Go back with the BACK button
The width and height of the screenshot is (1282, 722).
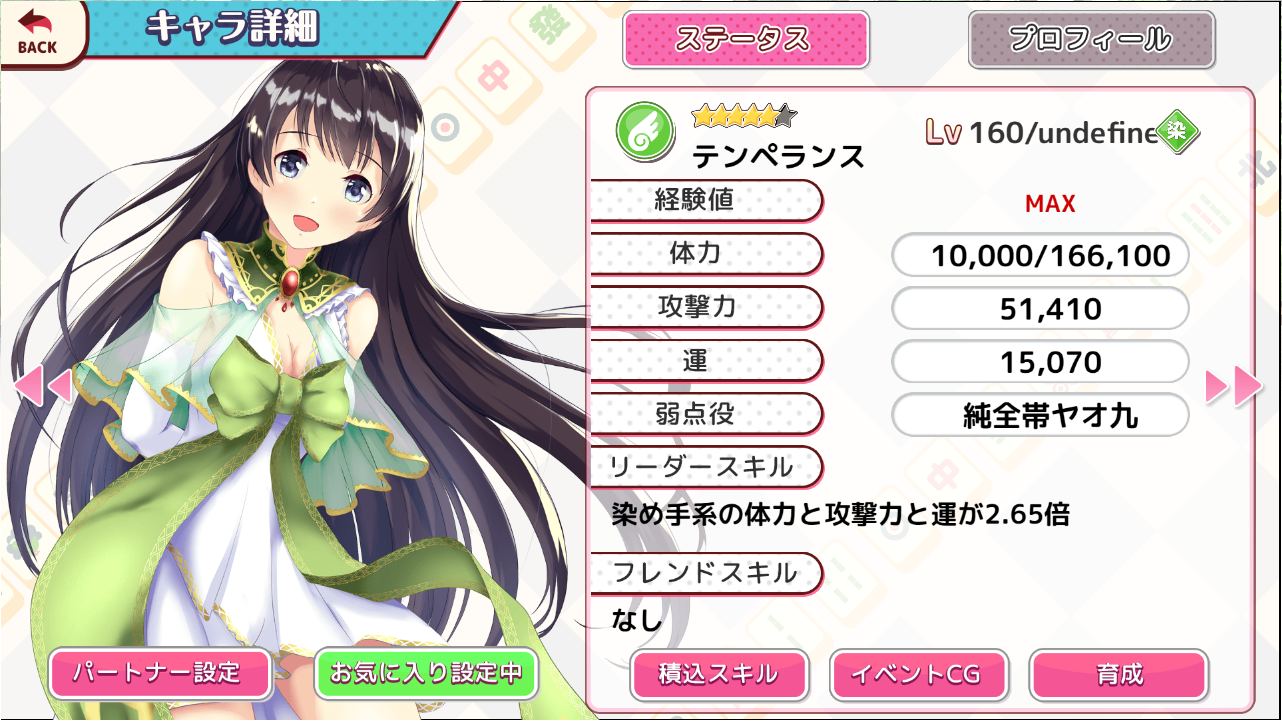(38, 32)
